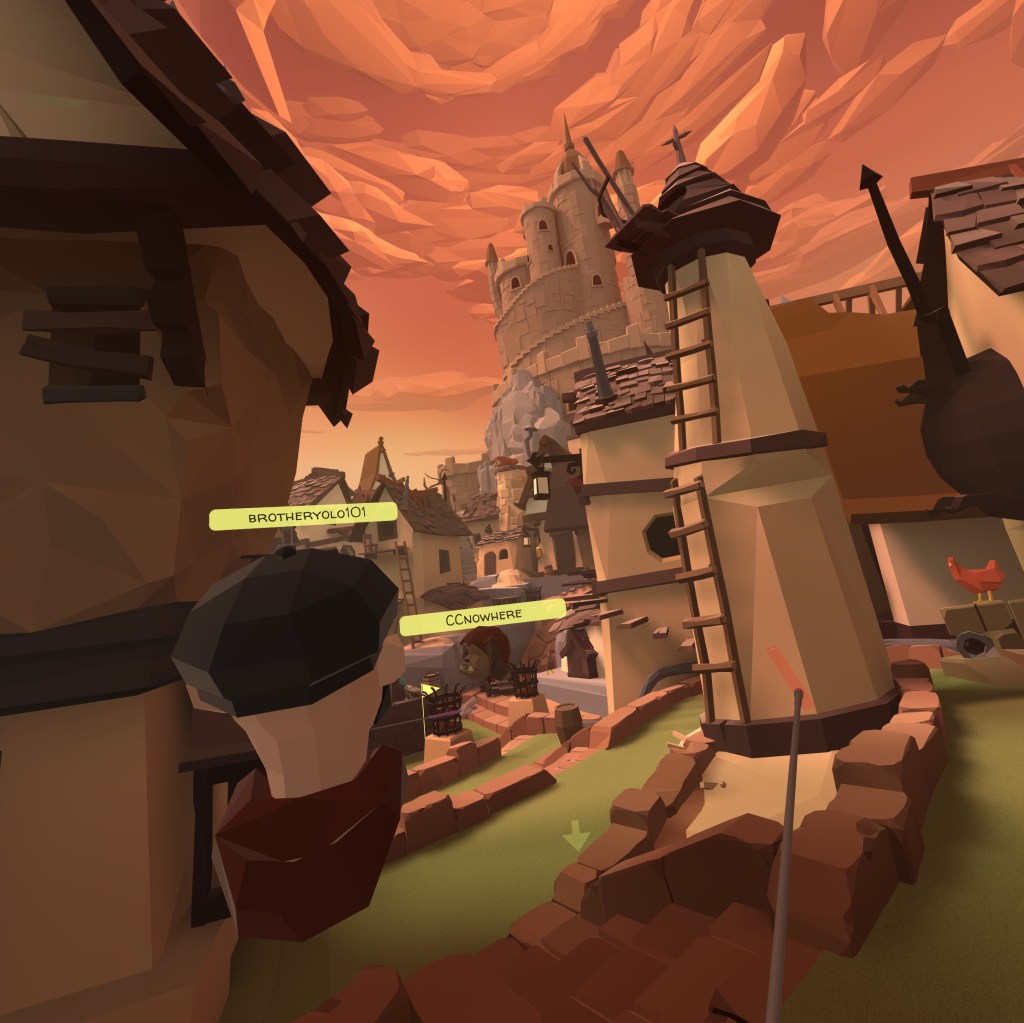This screenshot has height=1023, width=1024.
Task: Click the CCNOWHERE player name tag
Action: click(x=482, y=615)
